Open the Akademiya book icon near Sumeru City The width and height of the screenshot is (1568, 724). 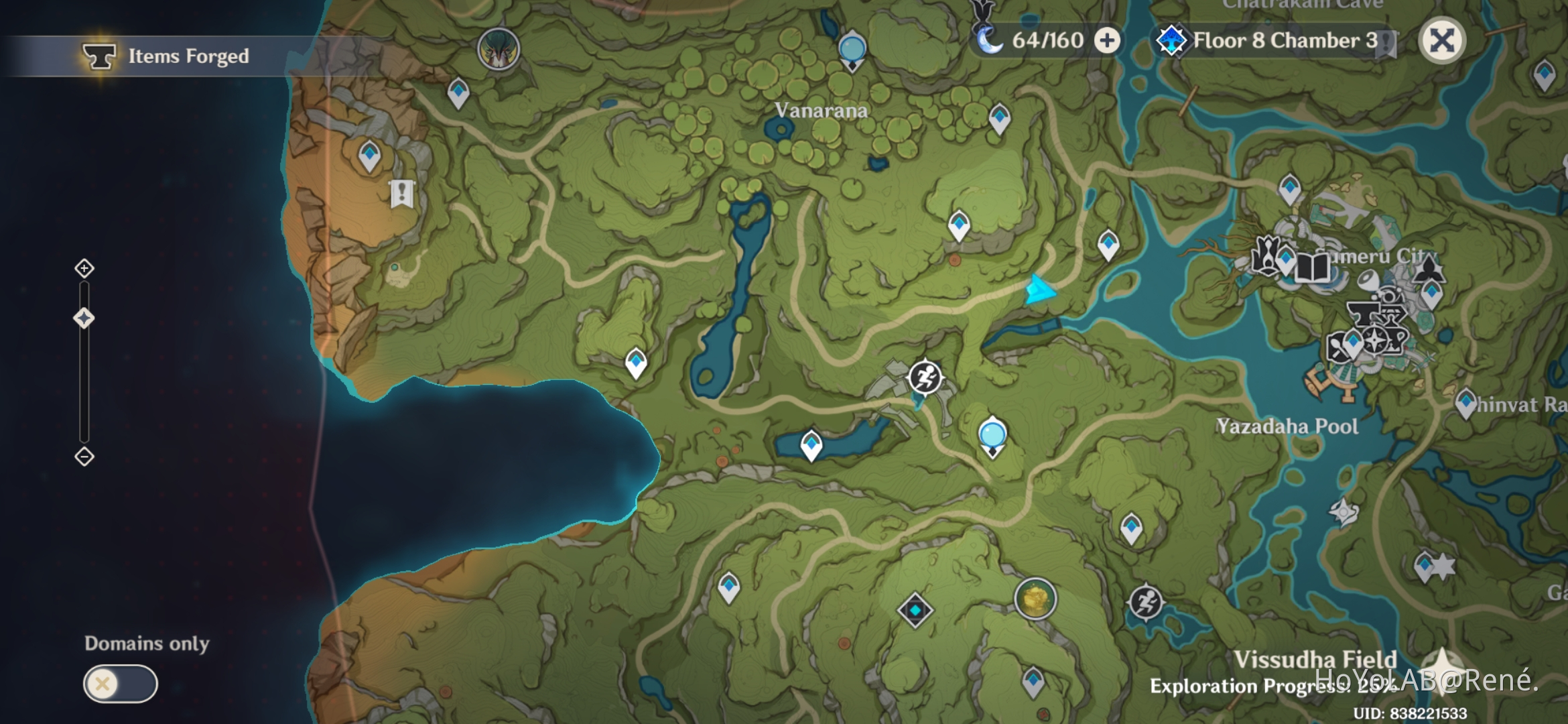1313,266
